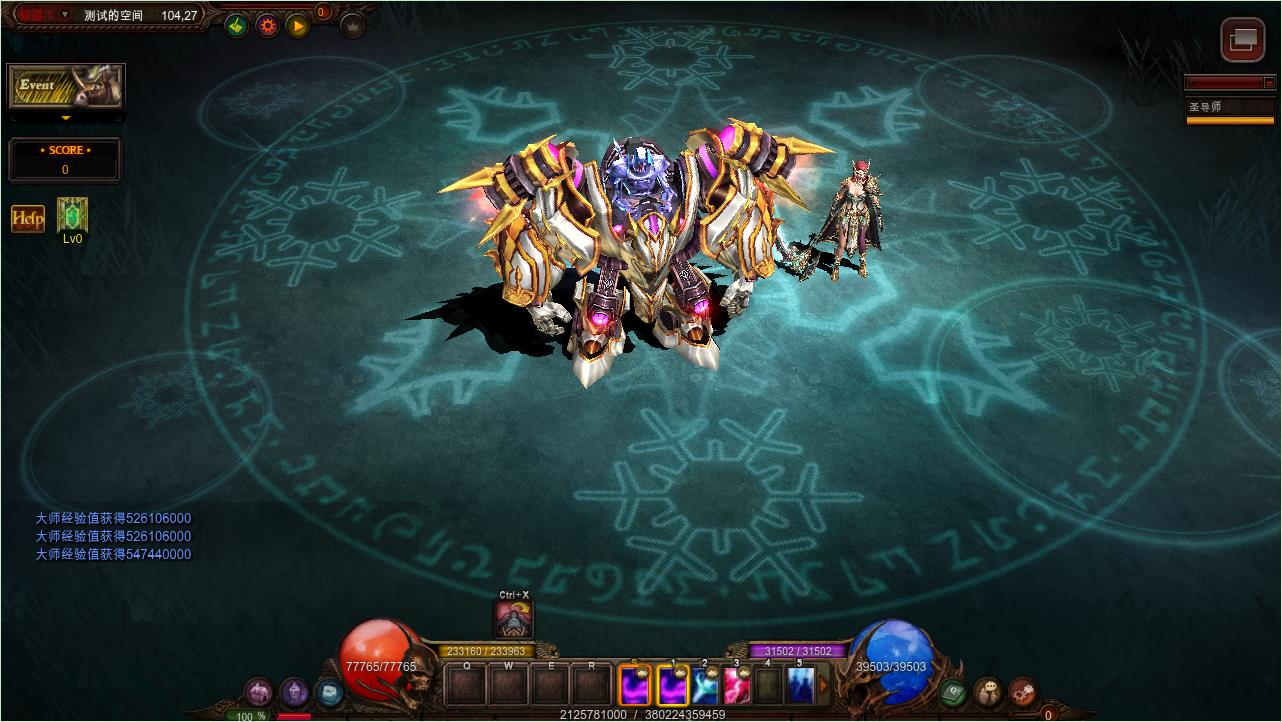This screenshot has height=722, width=1282.
Task: Use the pink skill in slot 3
Action: click(737, 685)
